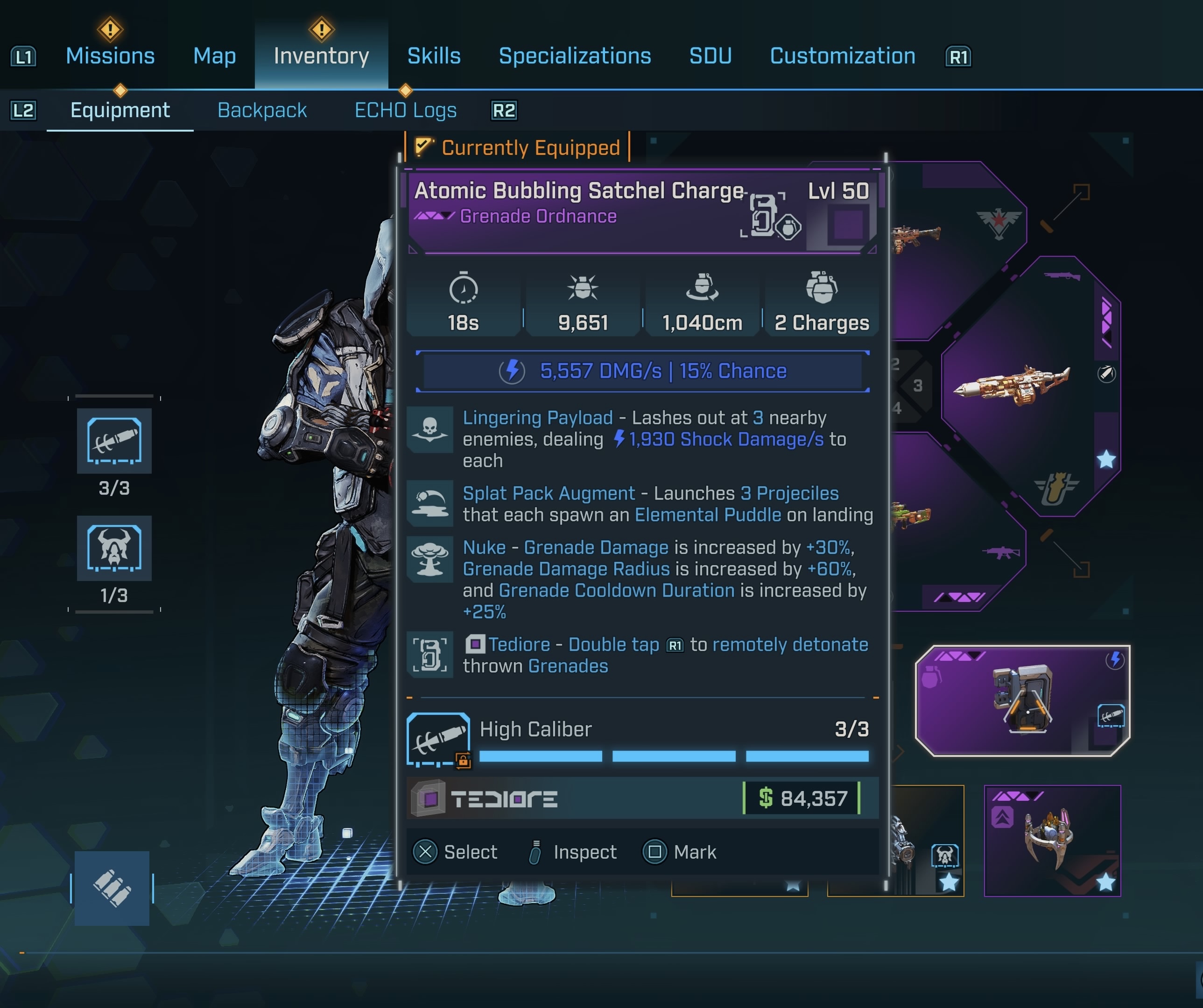Switch to the Backpack sub-tab
This screenshot has width=1203, height=1008.
(x=262, y=110)
